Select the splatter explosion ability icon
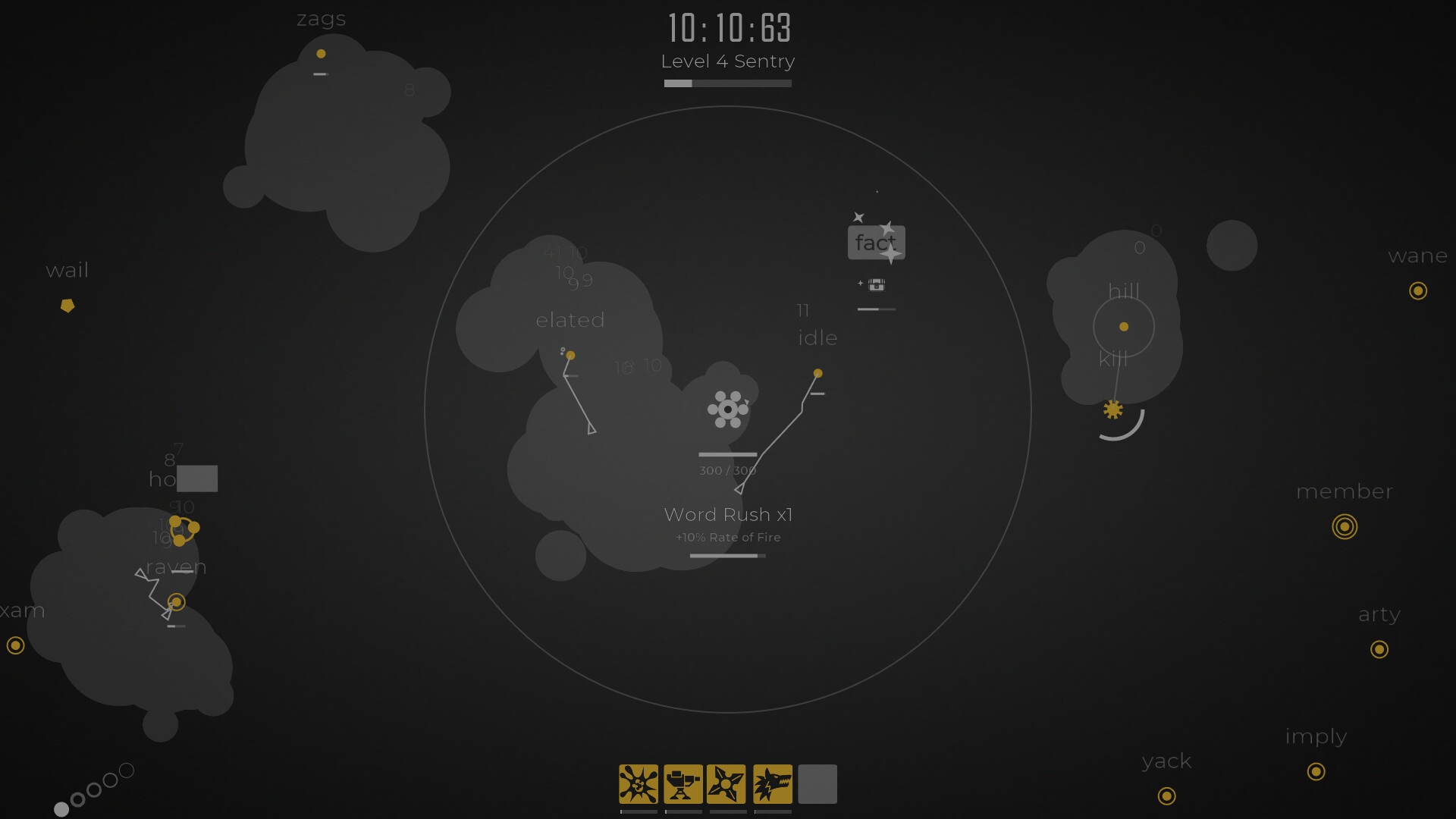This screenshot has width=1456, height=819. (x=639, y=783)
